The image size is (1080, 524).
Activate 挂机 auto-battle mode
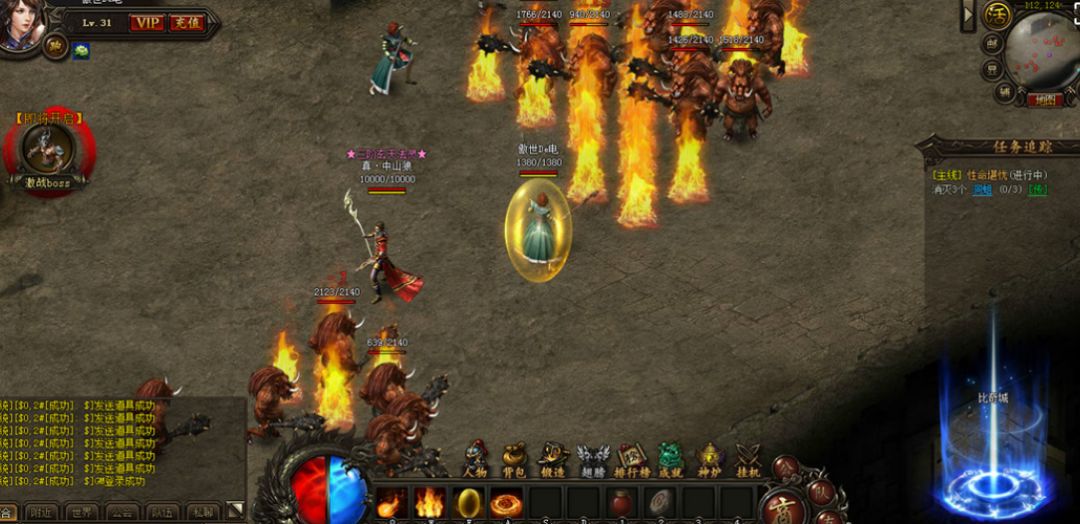tap(748, 460)
